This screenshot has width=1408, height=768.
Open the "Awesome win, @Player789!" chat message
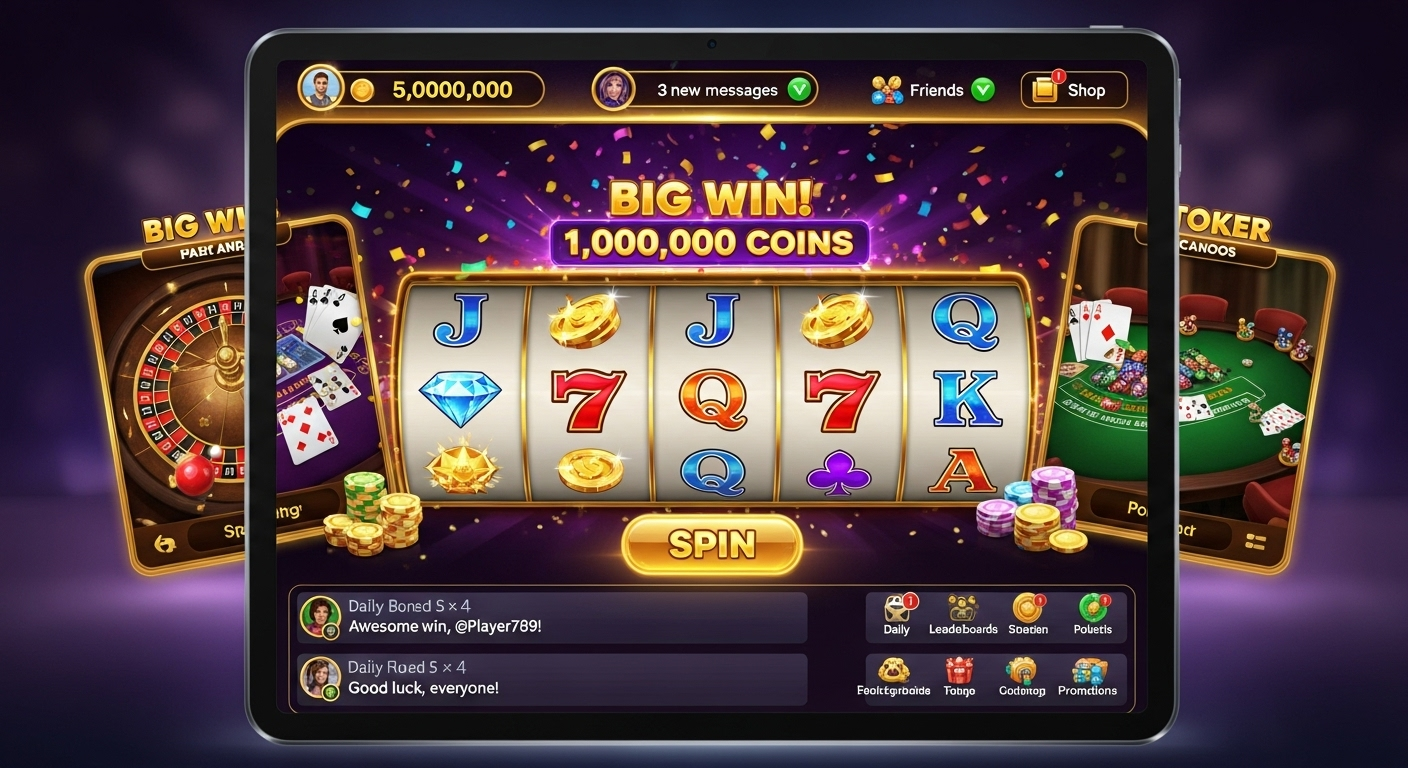click(x=552, y=617)
